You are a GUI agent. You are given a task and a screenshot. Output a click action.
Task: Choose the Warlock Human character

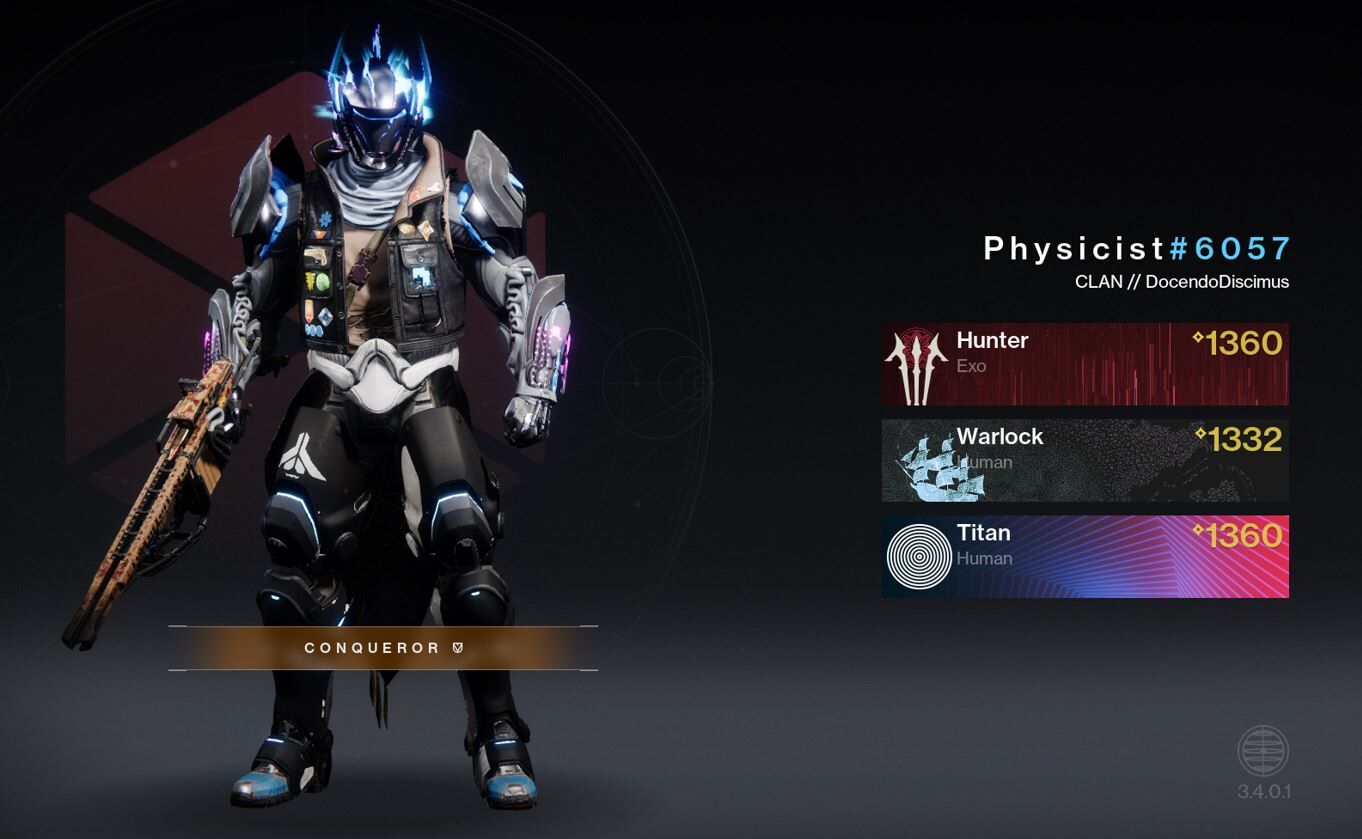pyautogui.click(x=1085, y=460)
